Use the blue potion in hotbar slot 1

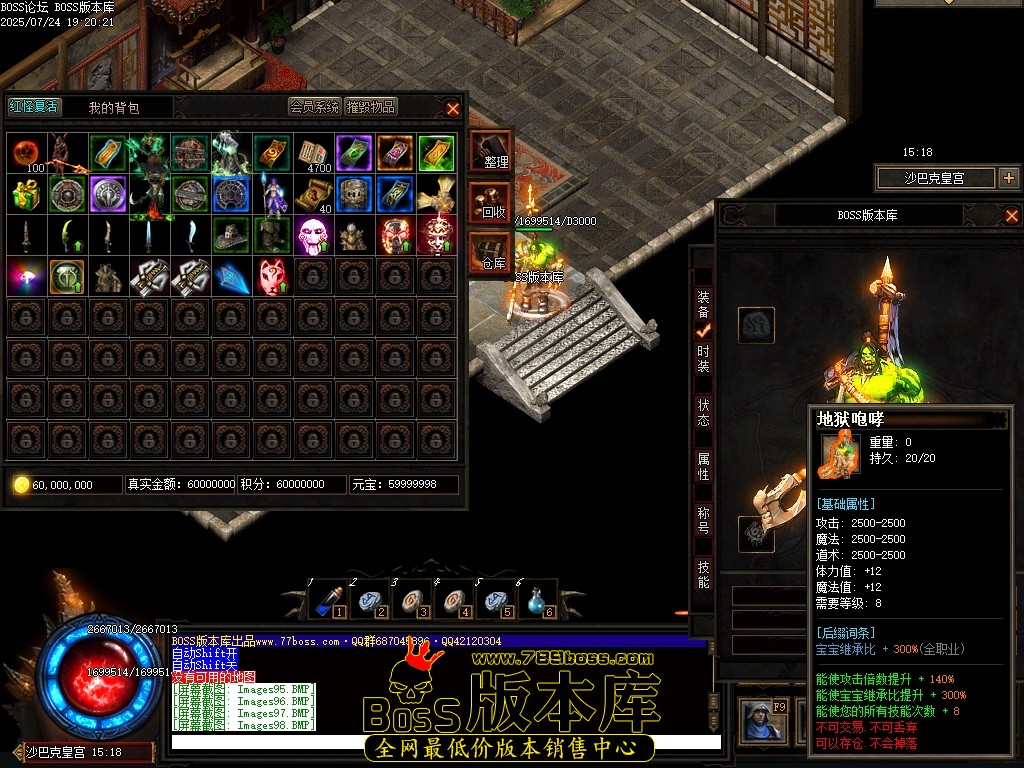[326, 601]
